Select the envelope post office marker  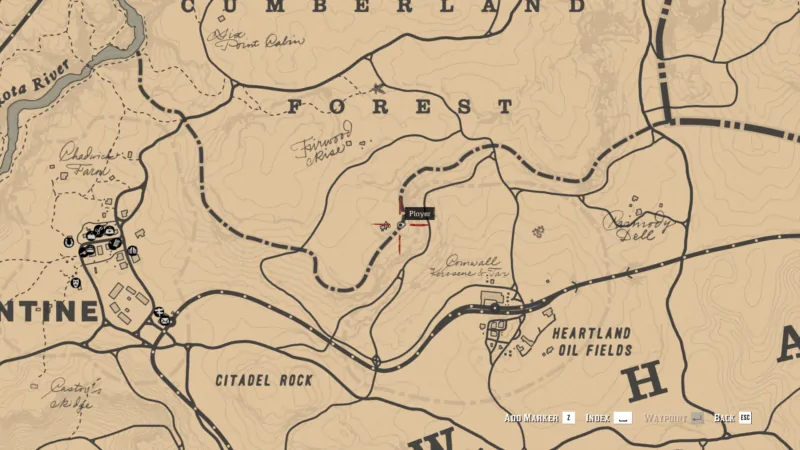[166, 321]
